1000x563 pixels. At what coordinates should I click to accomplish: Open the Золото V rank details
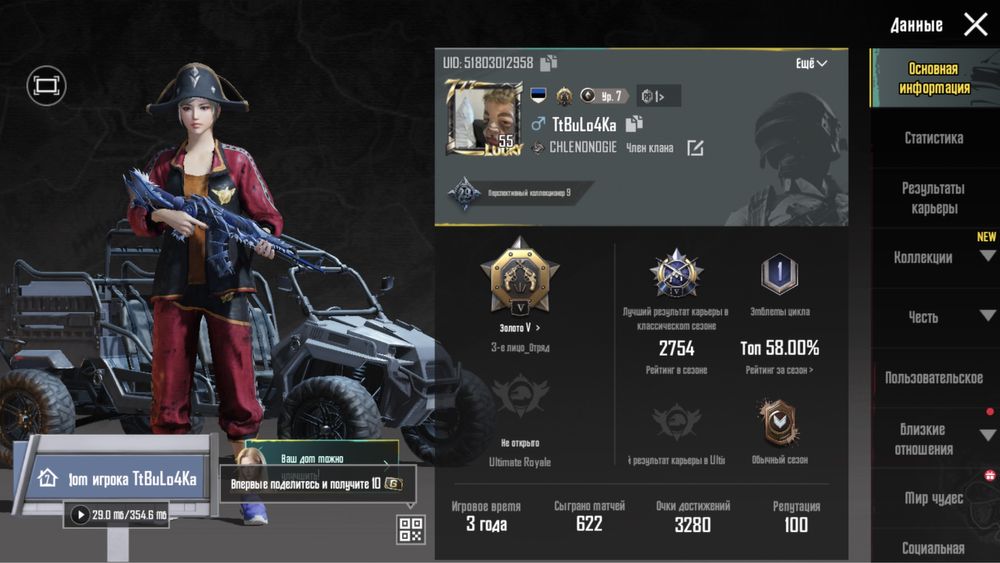(519, 327)
